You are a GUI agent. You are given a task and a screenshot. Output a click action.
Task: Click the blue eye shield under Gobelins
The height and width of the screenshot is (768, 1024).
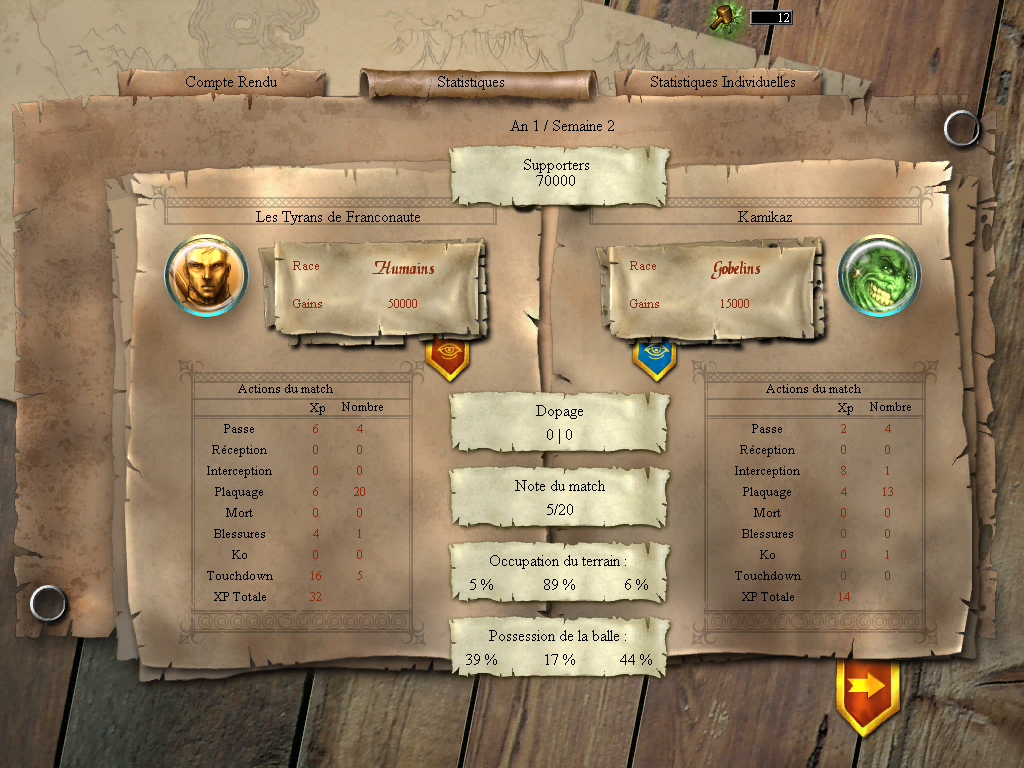[x=654, y=358]
